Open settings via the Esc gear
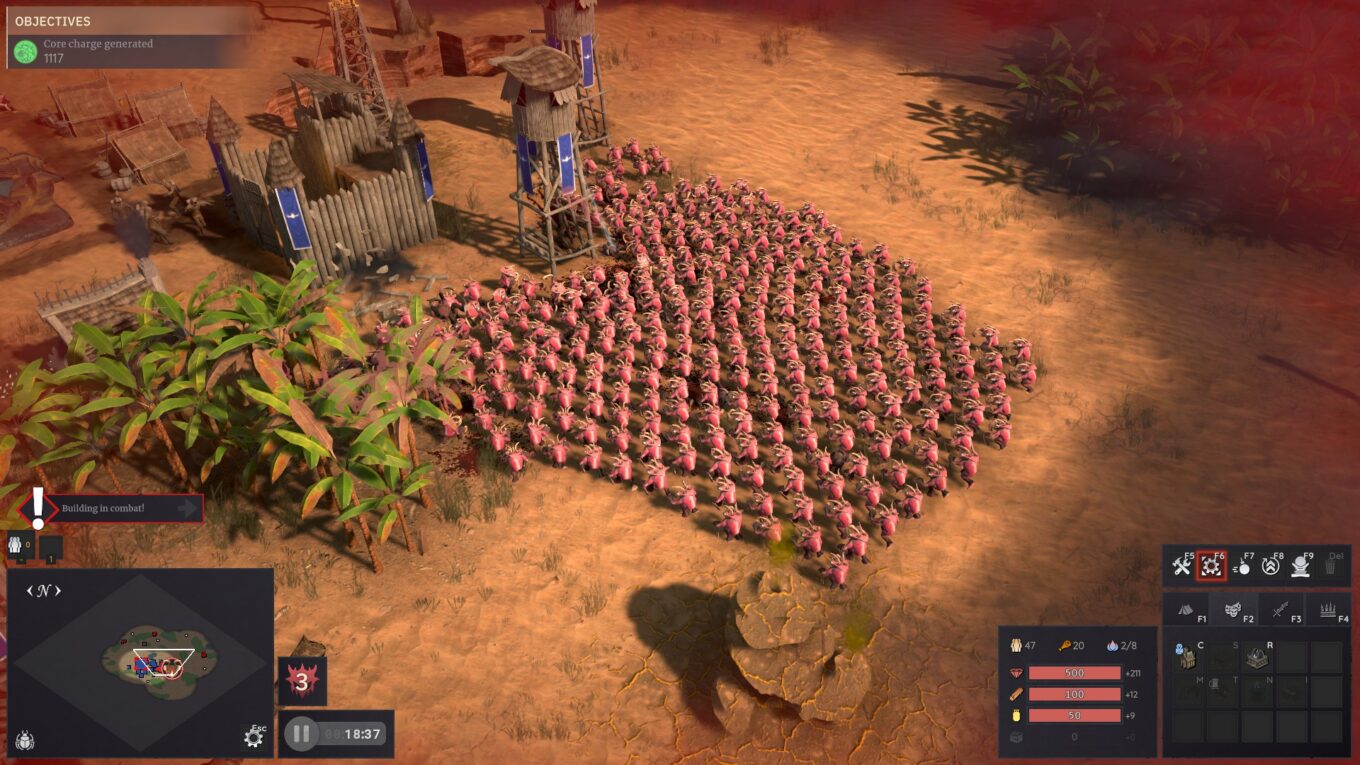1360x765 pixels. tap(253, 738)
